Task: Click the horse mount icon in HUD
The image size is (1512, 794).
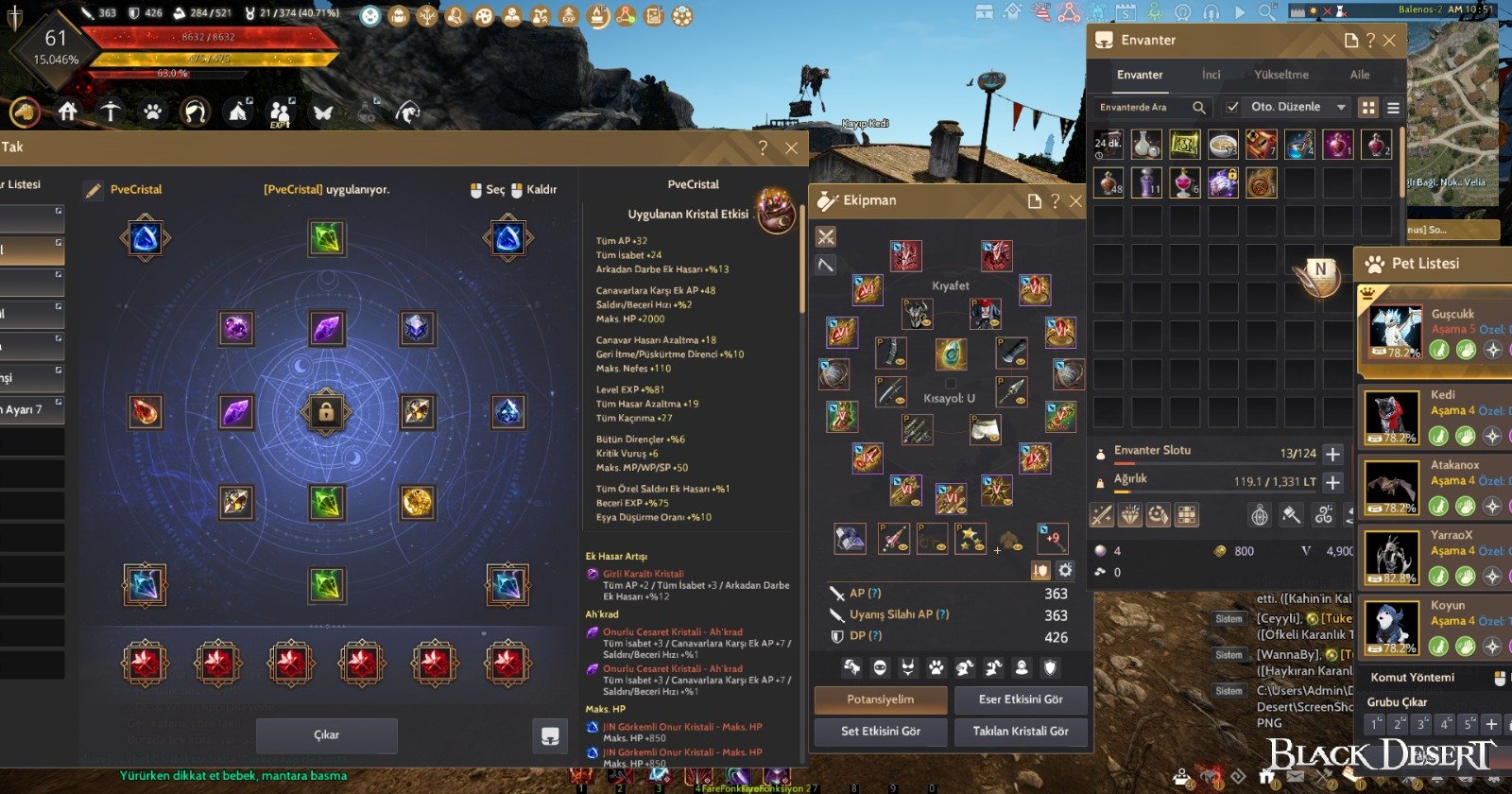Action: tap(26, 112)
